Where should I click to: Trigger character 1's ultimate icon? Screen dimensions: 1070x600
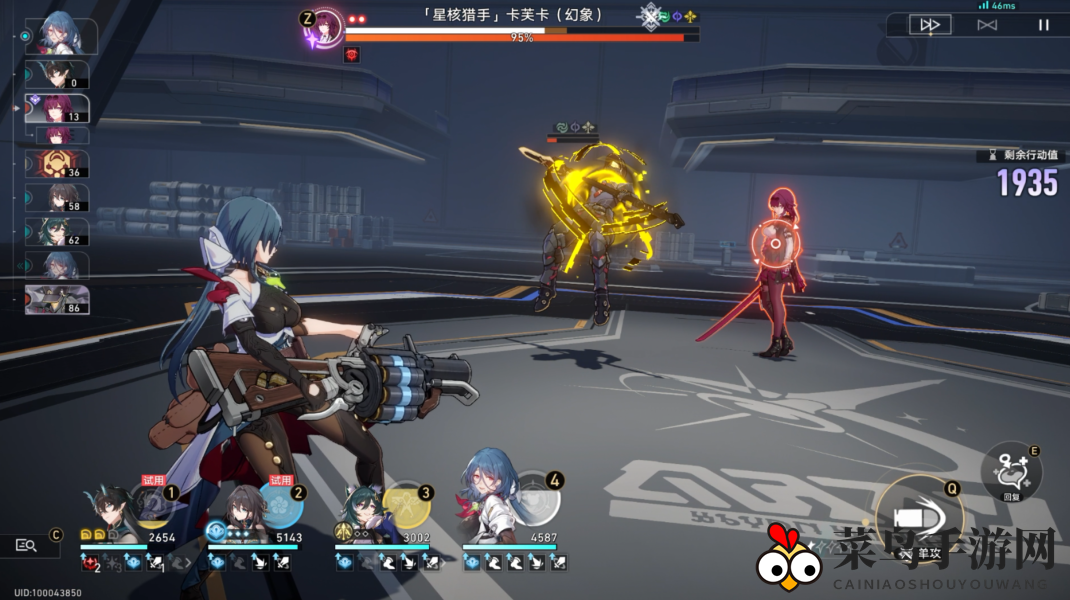click(x=153, y=505)
